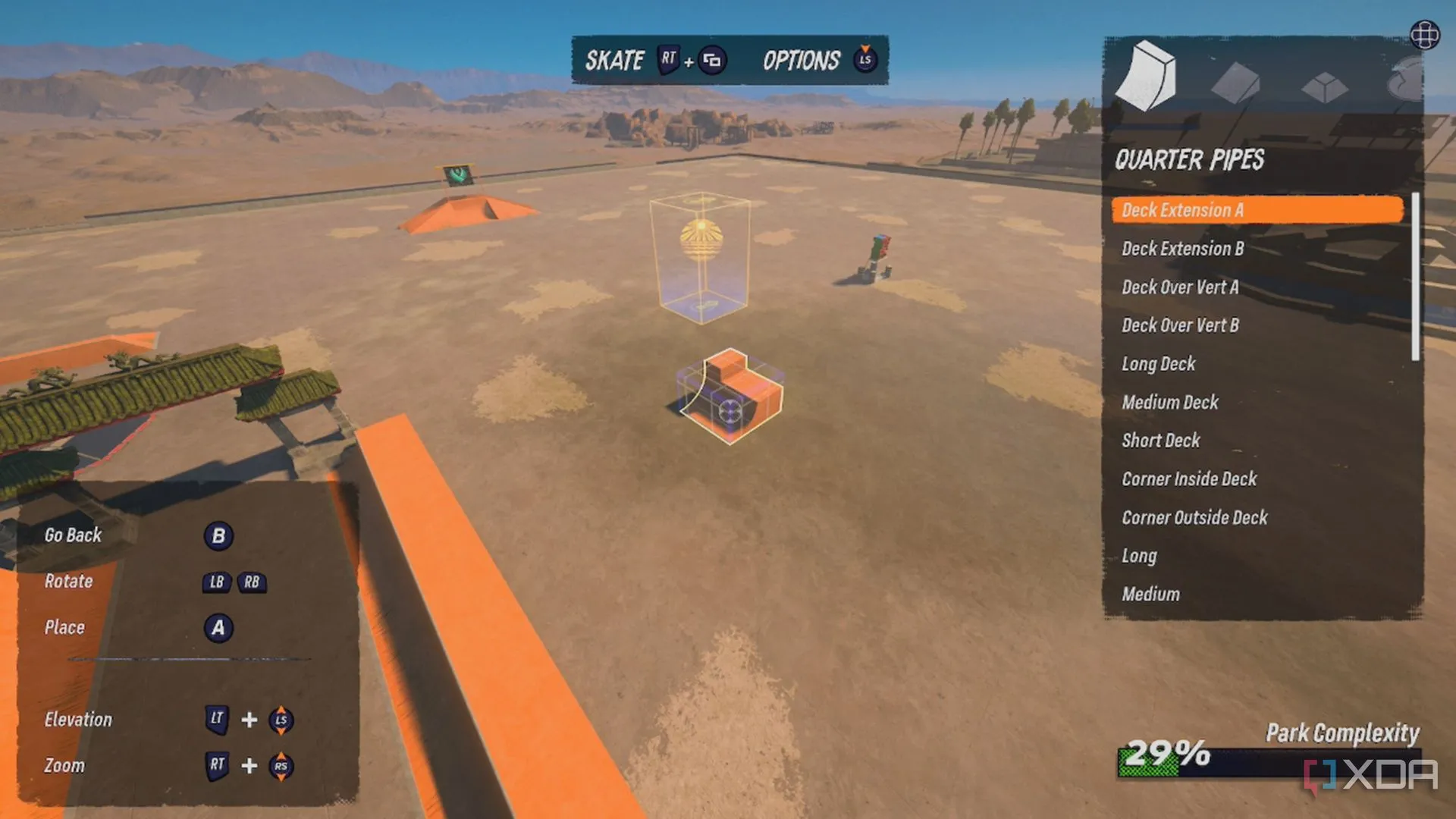This screenshot has width=1456, height=819.
Task: Select Medium Deck from the list
Action: [x=1169, y=403]
